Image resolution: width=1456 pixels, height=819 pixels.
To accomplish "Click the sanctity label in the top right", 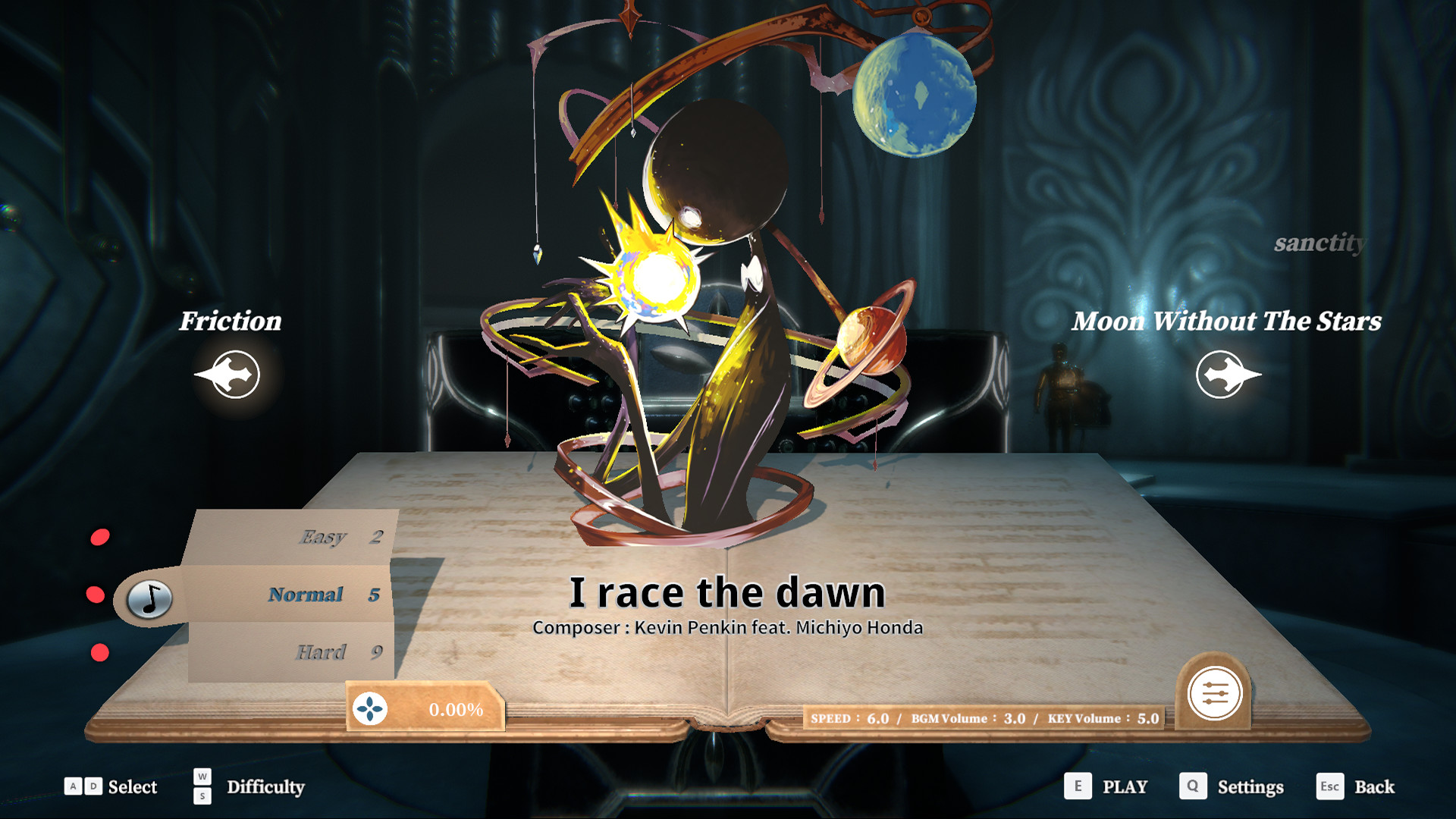I will 1321,244.
